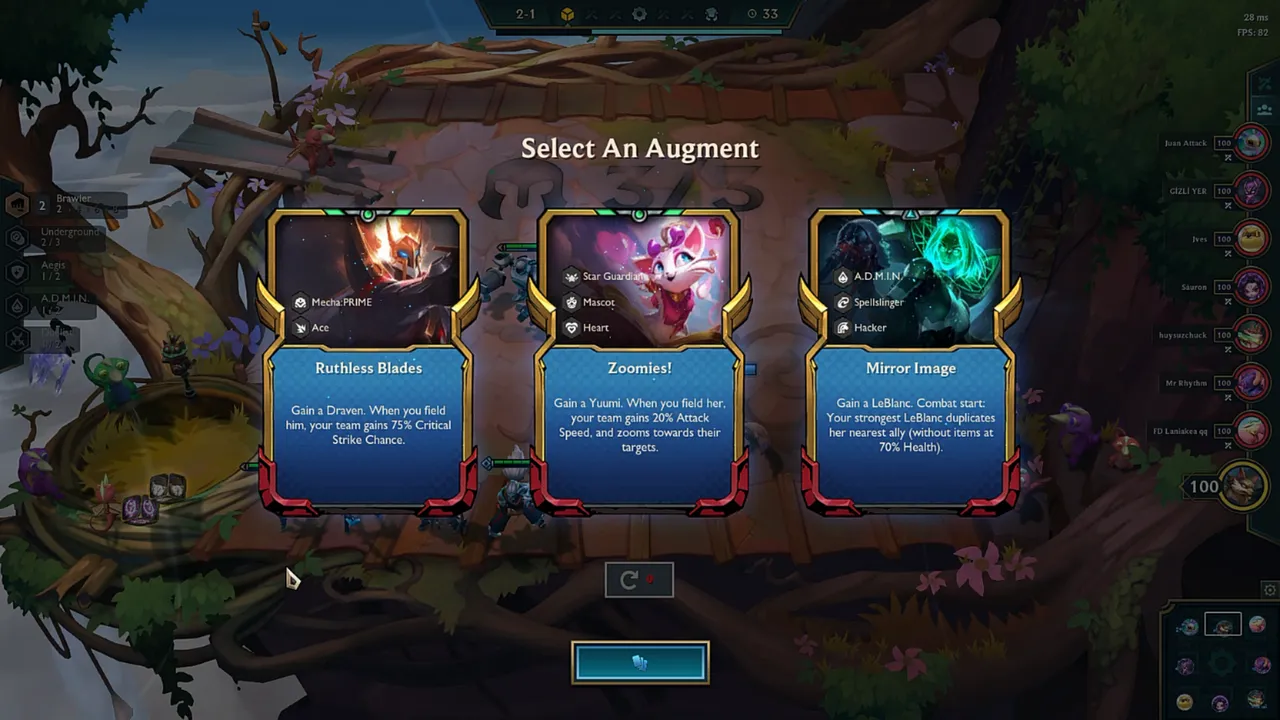Screen dimensions: 1280x720
Task: Reroll the augment choices
Action: pyautogui.click(x=639, y=580)
